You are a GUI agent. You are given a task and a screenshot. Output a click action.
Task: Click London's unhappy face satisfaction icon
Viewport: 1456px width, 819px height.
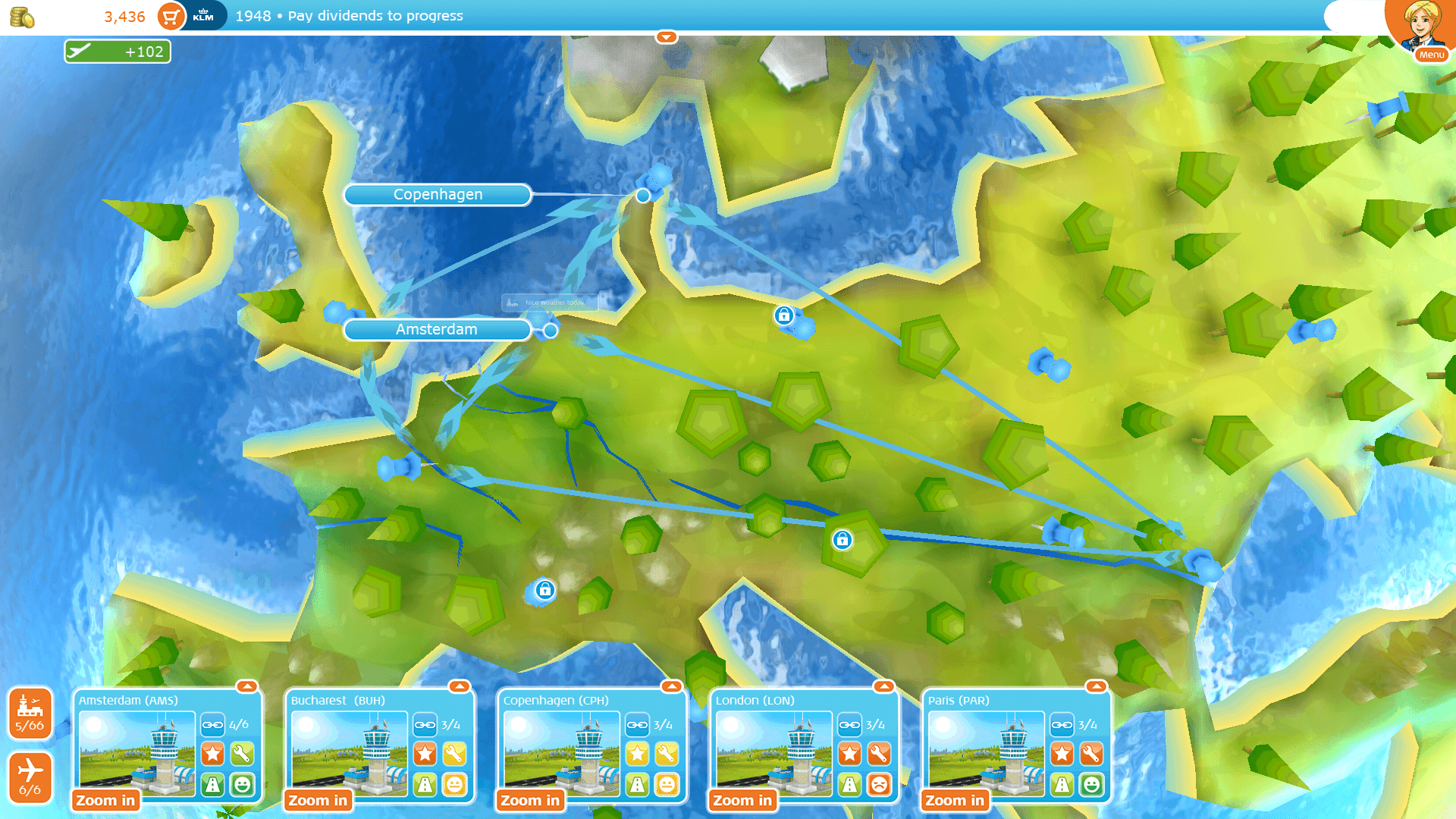tap(879, 784)
